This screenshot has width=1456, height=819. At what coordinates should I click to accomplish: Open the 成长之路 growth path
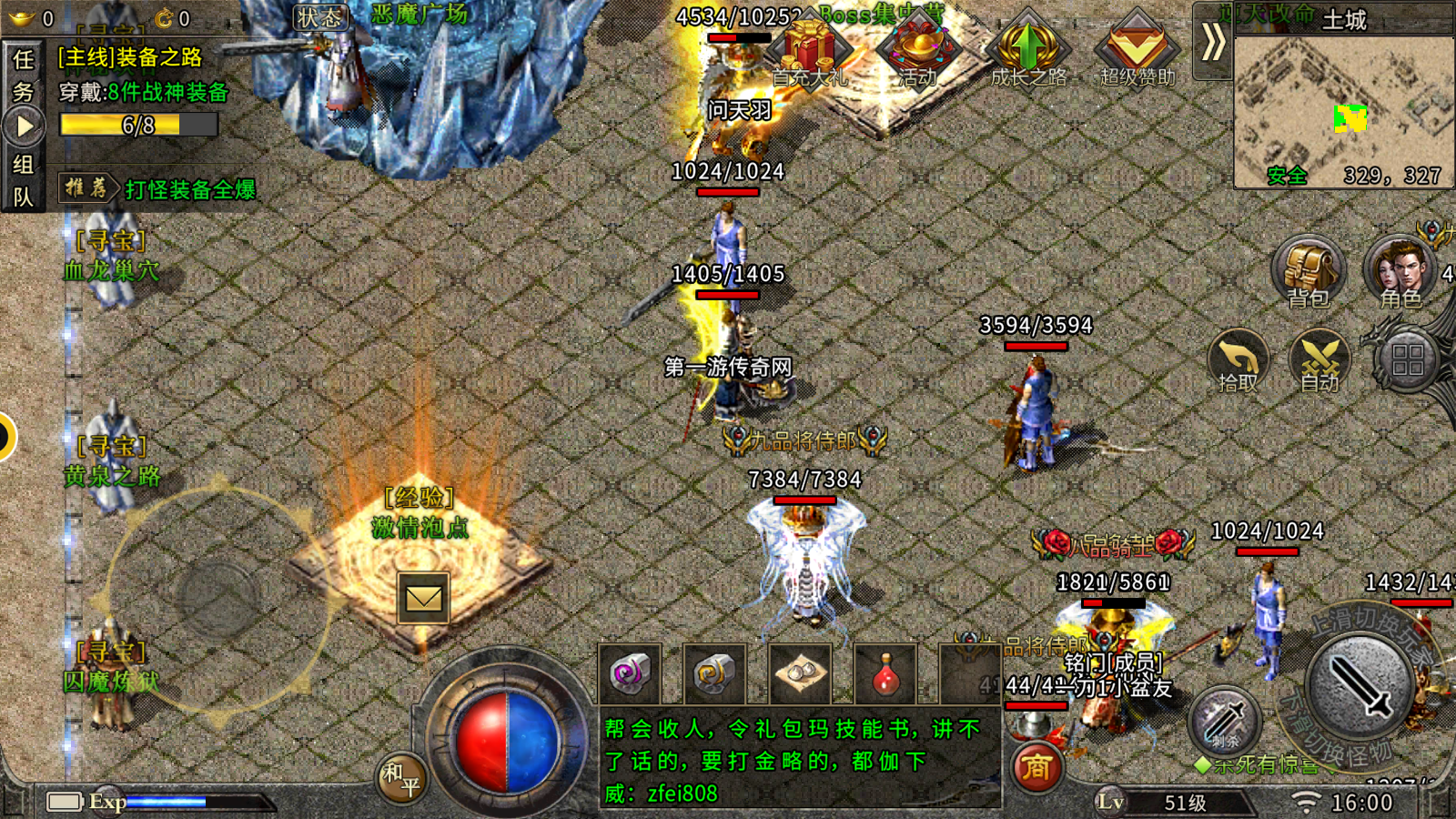coord(1028,50)
